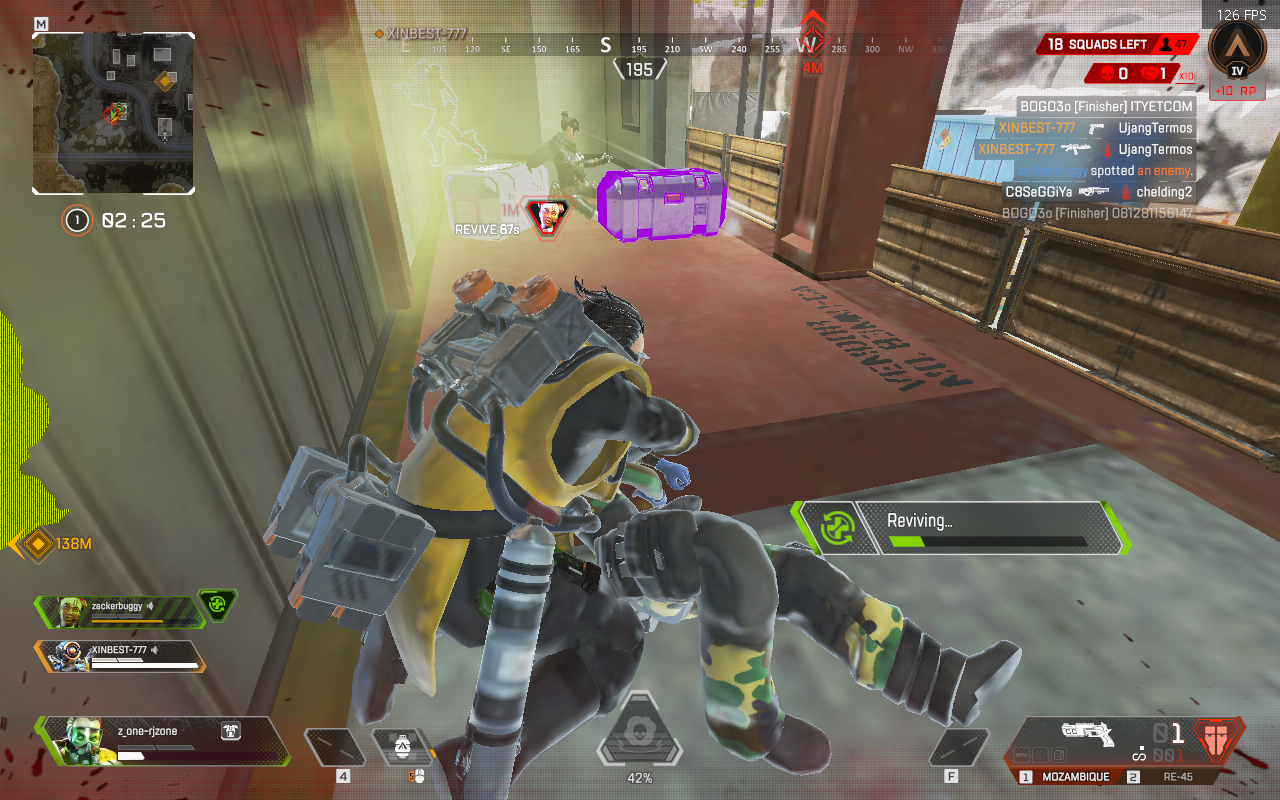Click the green revive icon beside zackerbuggy
This screenshot has height=800, width=1280.
pos(217,604)
